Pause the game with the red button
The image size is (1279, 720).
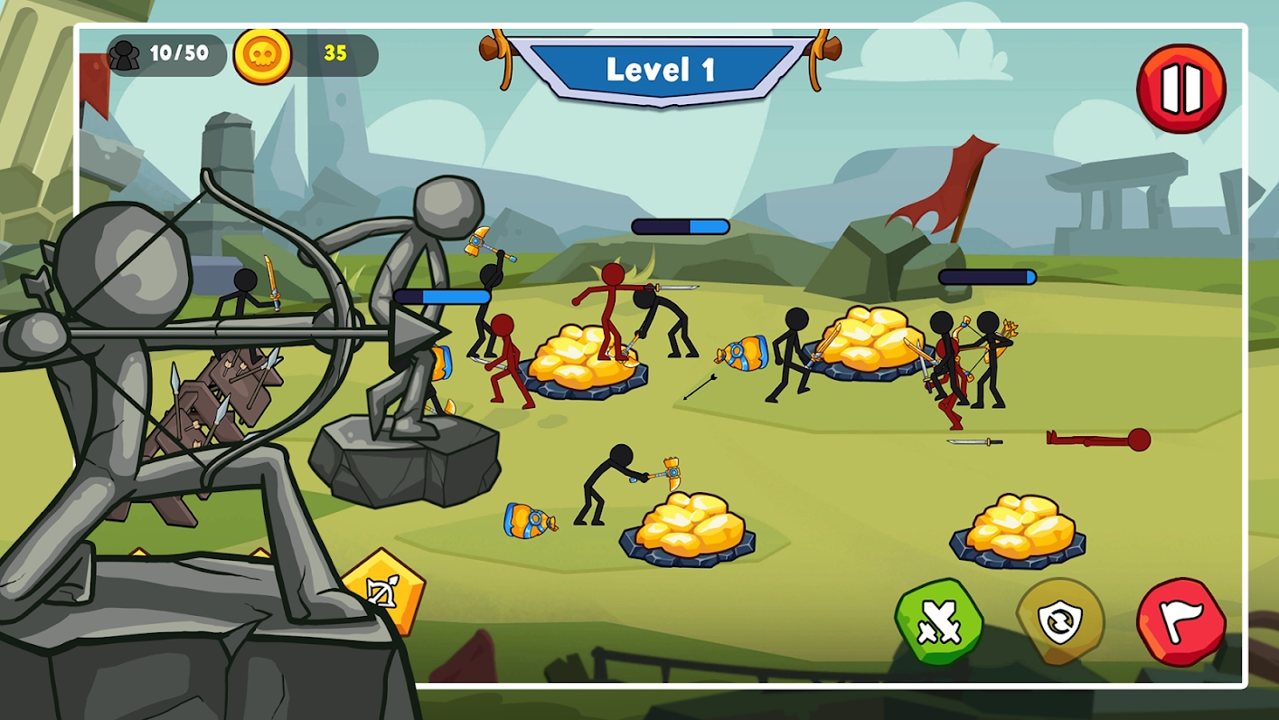click(x=1181, y=89)
